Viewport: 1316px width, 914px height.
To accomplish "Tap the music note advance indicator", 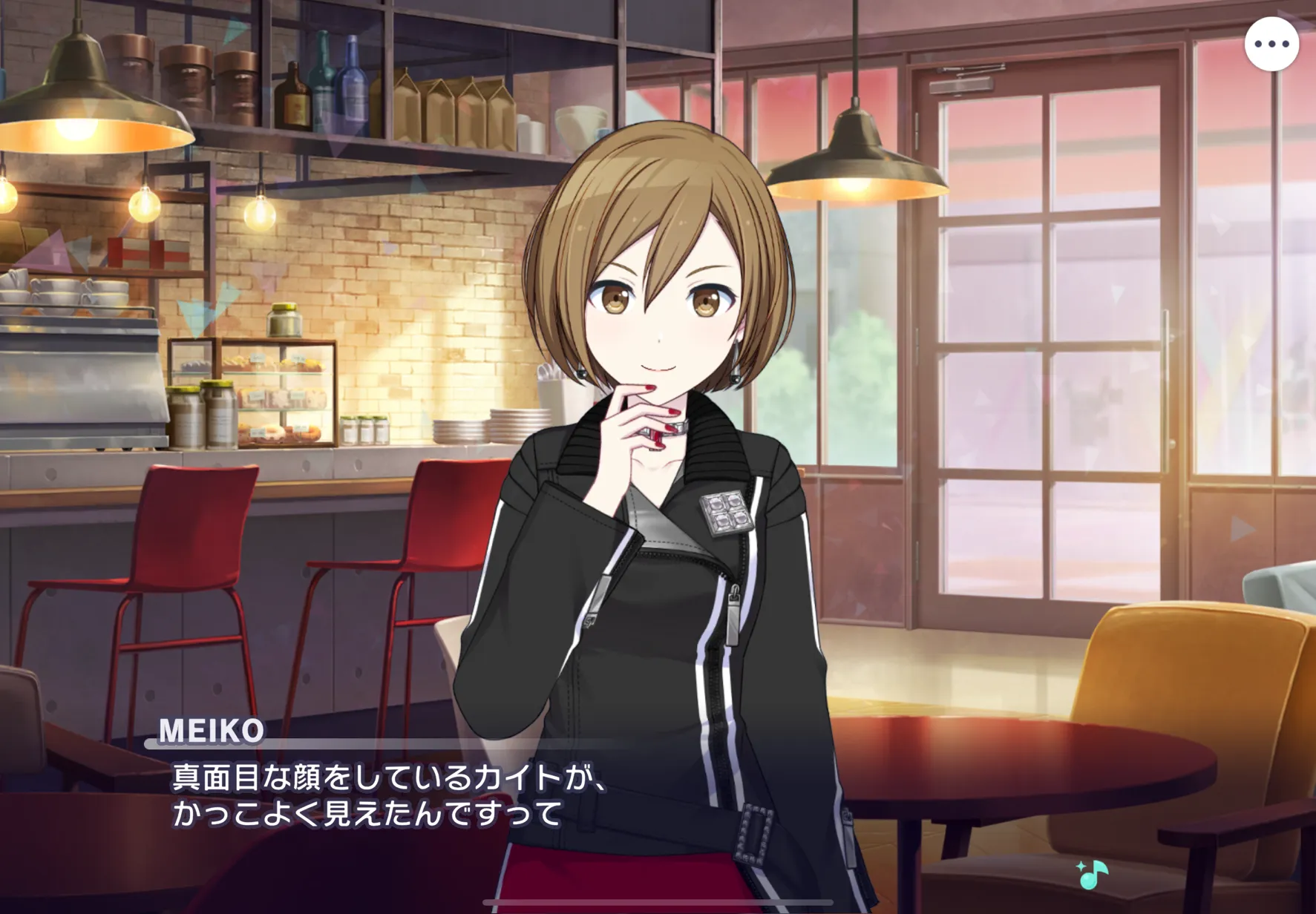I will [x=1092, y=875].
